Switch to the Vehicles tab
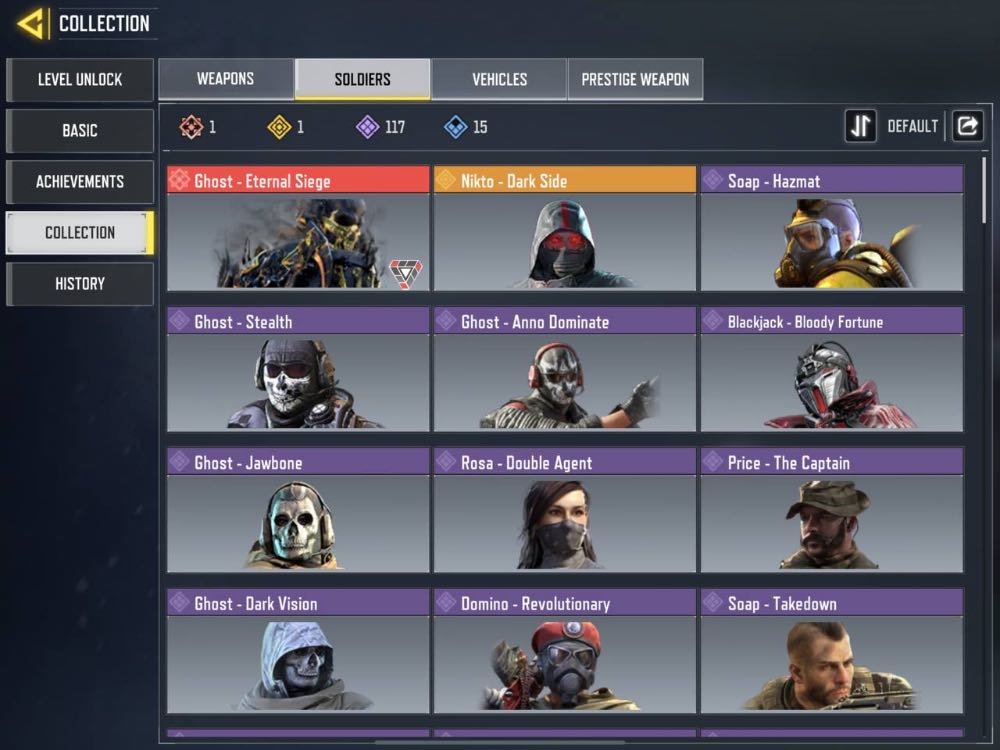Image resolution: width=1000 pixels, height=750 pixels. pos(499,79)
